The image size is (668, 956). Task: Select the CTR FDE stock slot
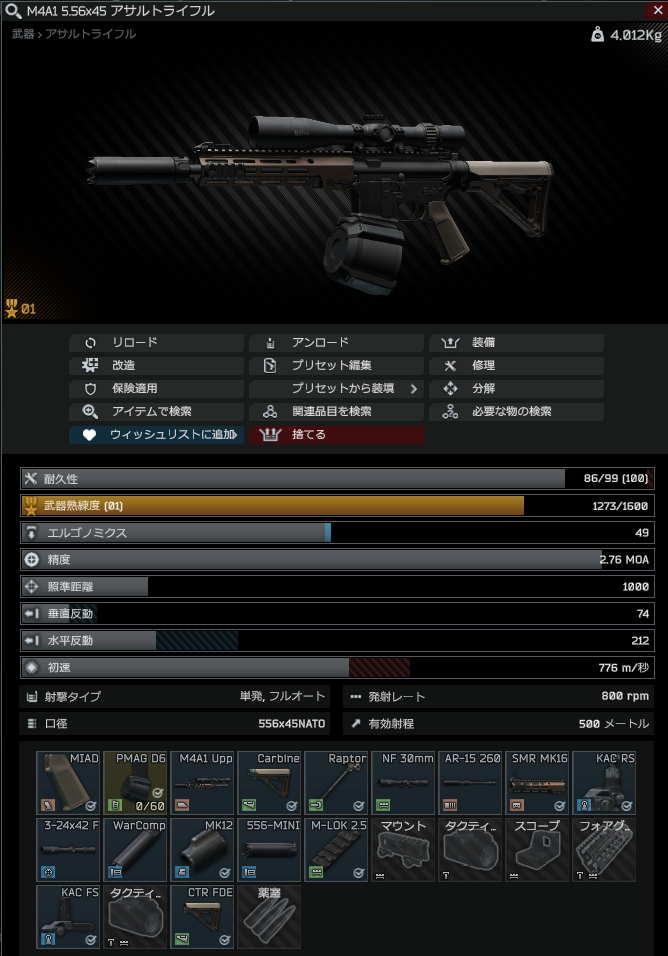point(202,915)
